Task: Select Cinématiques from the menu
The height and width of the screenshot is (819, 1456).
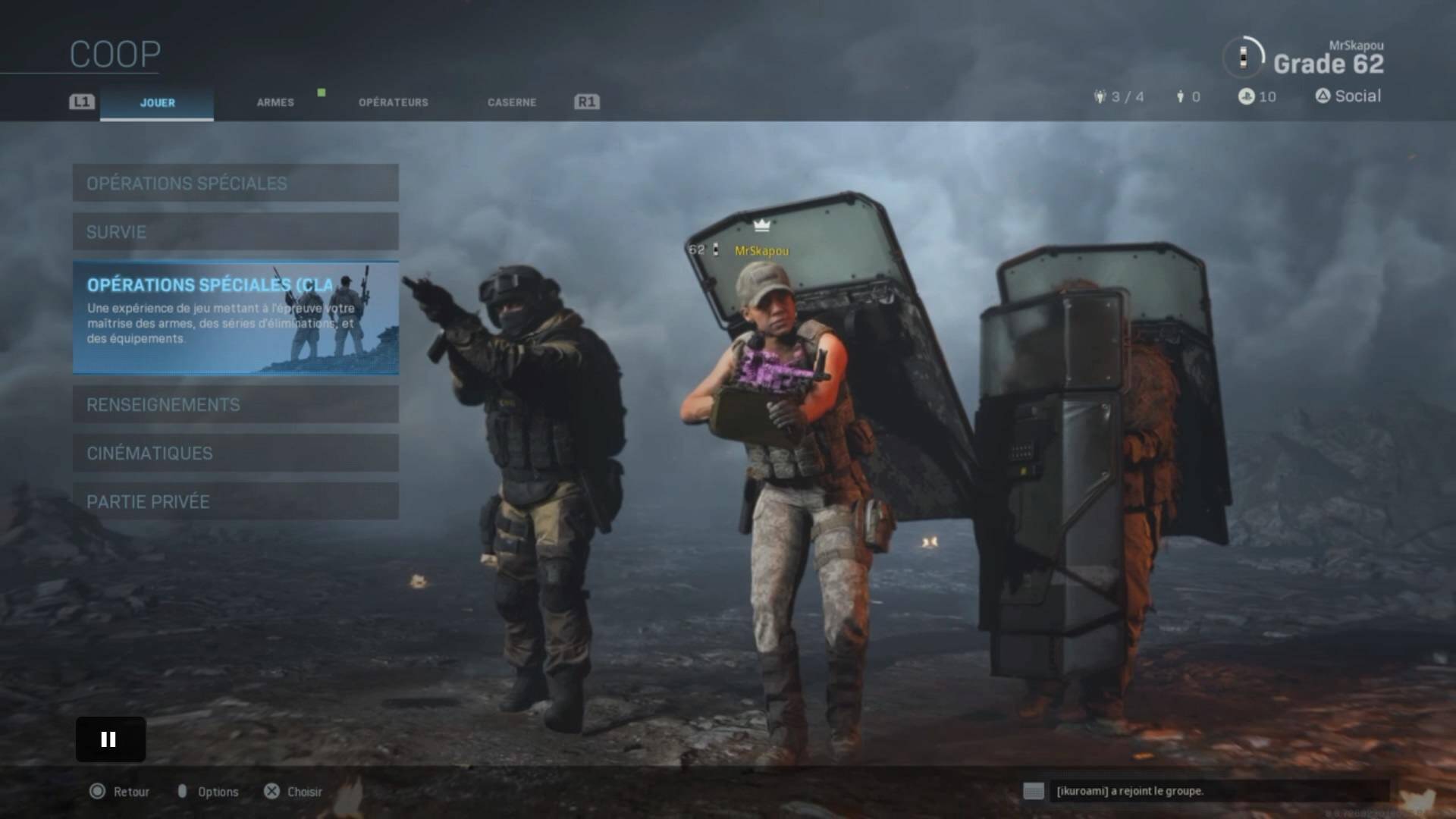Action: (x=235, y=453)
